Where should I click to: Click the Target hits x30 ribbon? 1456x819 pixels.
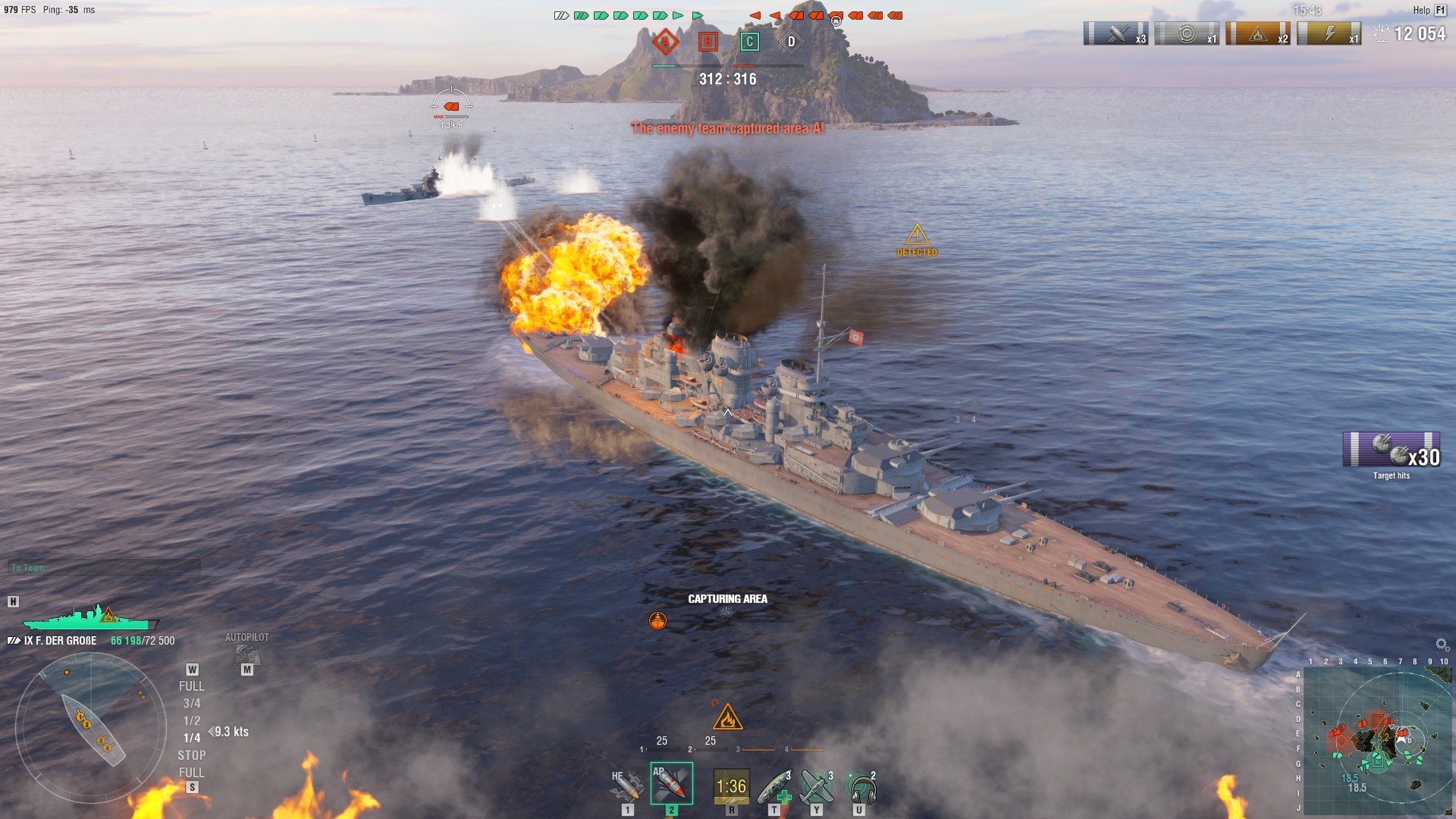tap(1391, 450)
